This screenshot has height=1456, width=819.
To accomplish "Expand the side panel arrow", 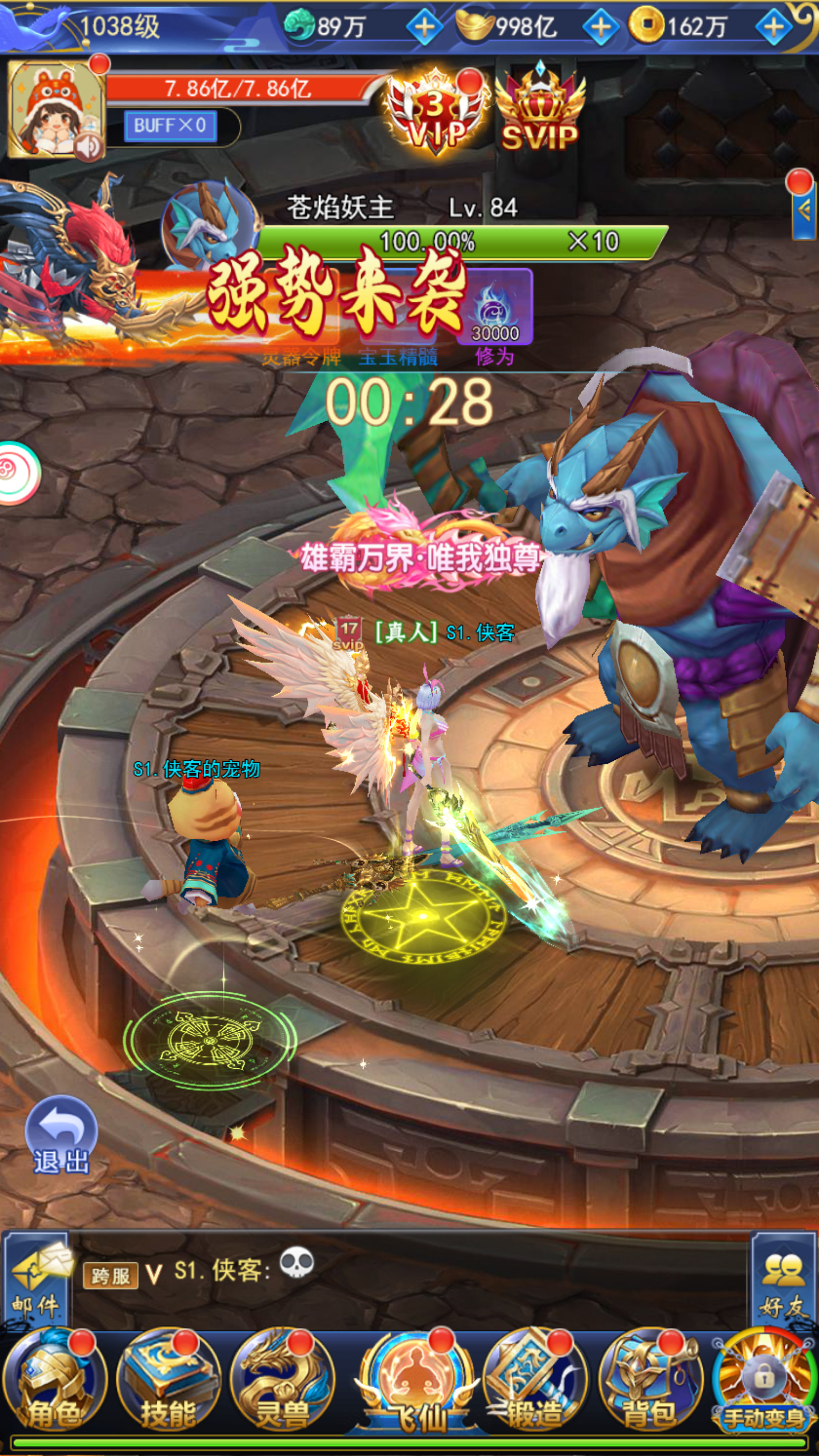I will pos(804,210).
